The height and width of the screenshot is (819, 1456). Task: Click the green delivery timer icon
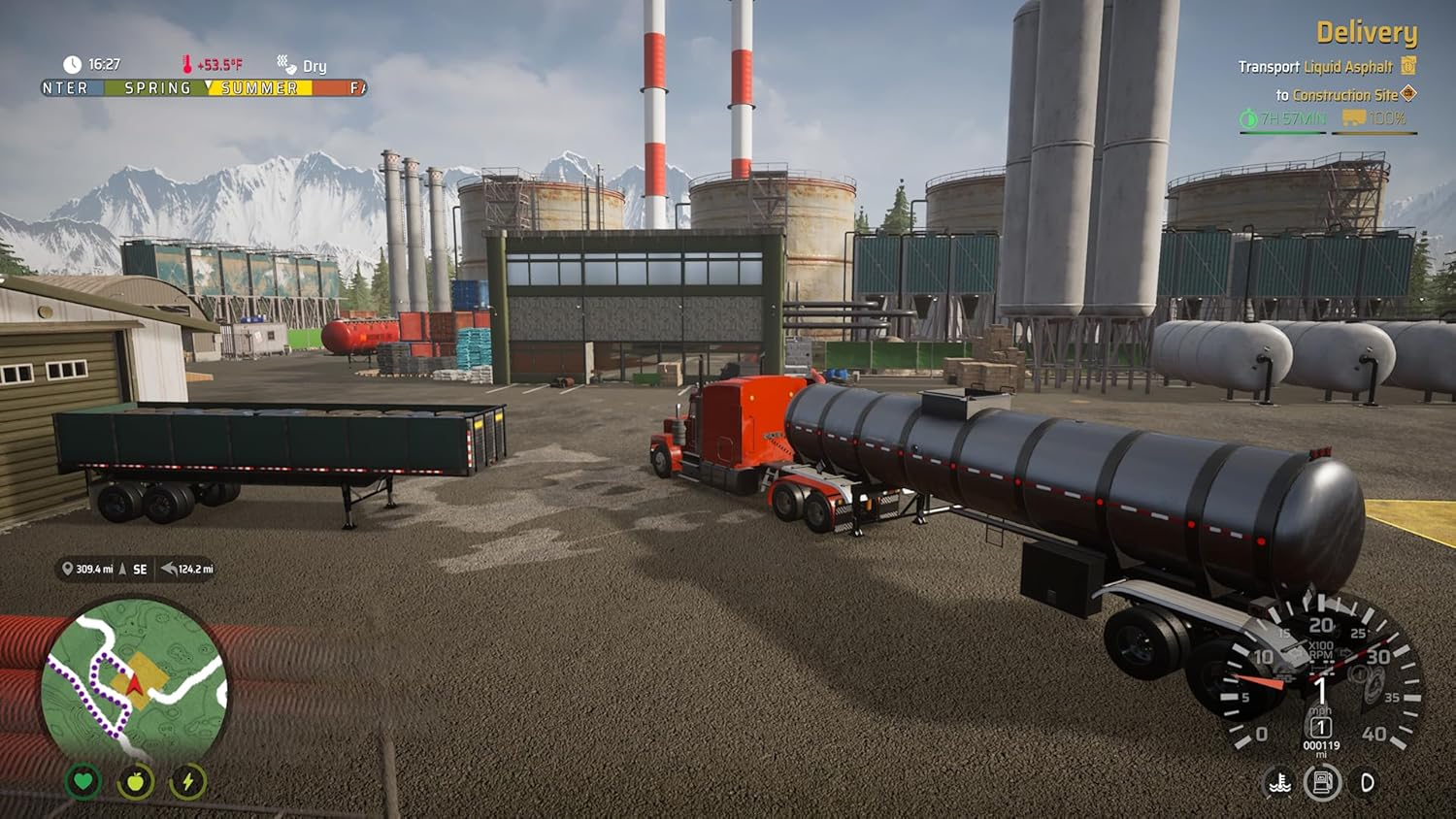coord(1249,117)
